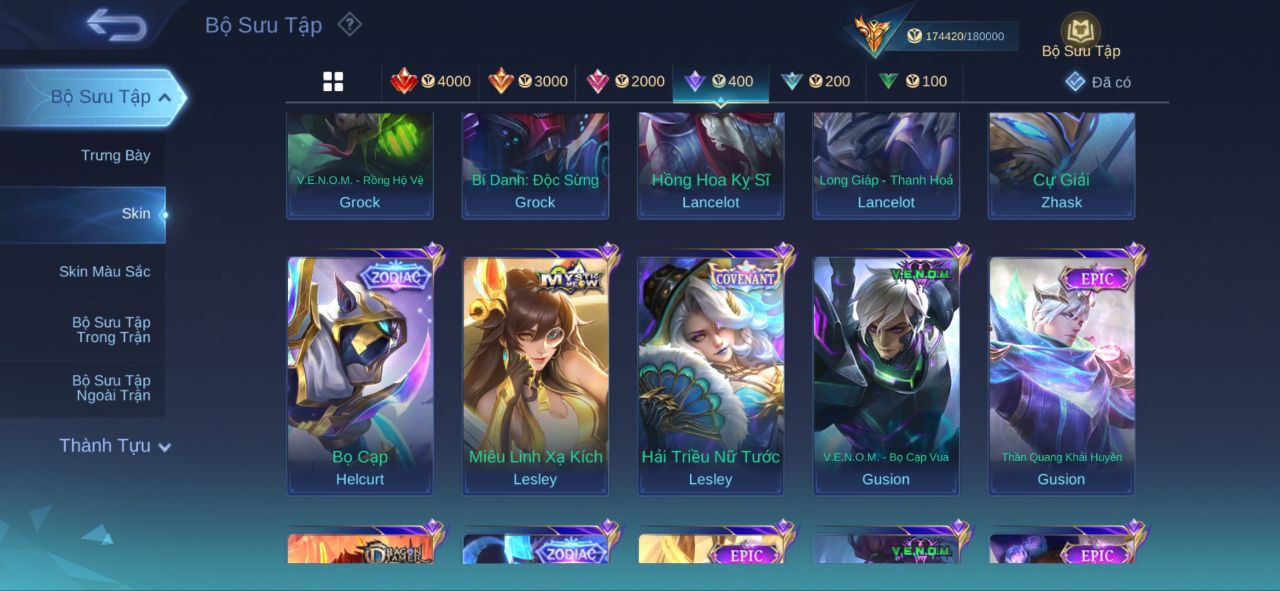1280x591 pixels.
Task: Switch to the 4000-point tier tab
Action: click(431, 82)
